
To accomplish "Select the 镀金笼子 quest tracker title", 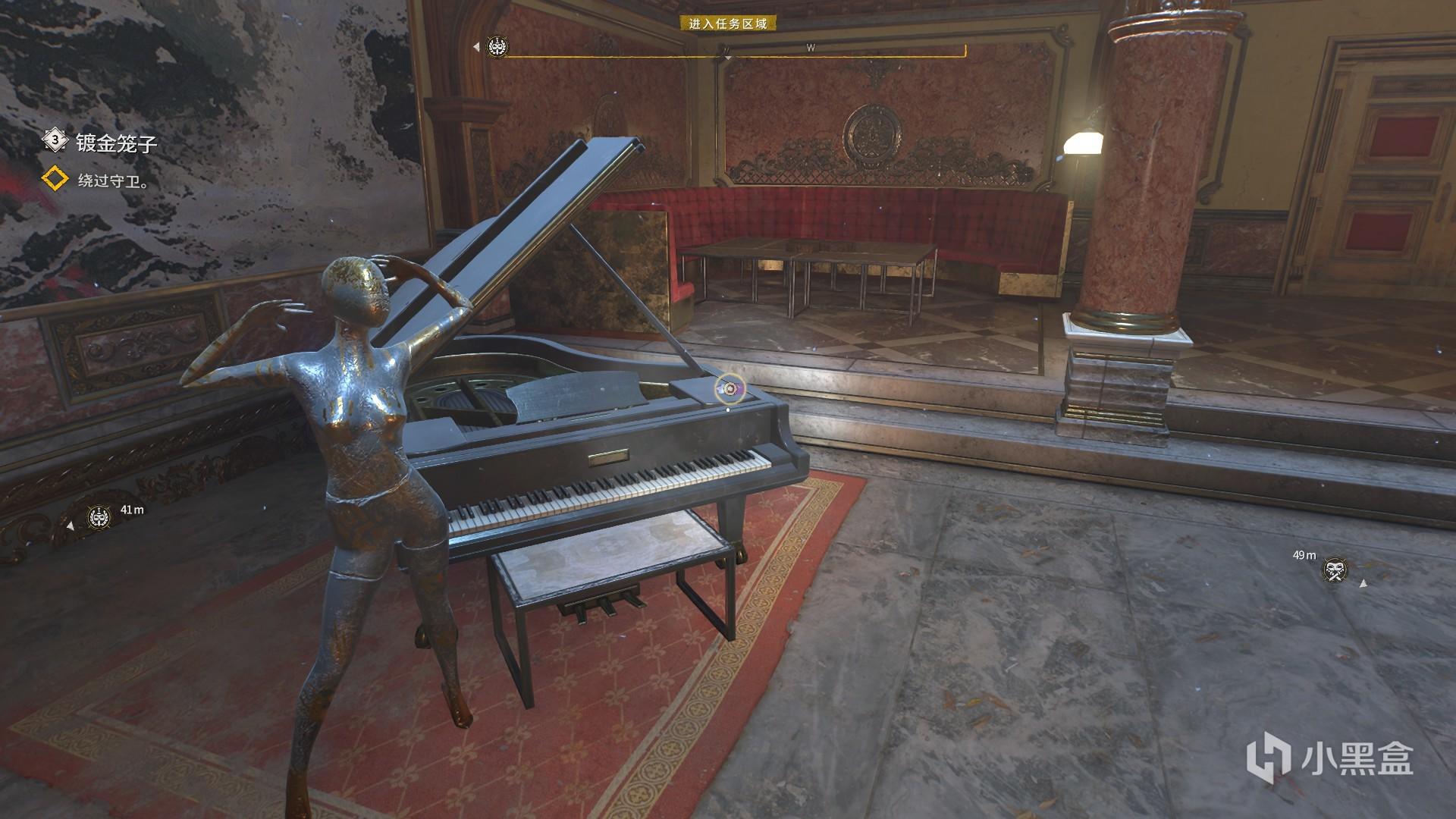I will point(115,143).
